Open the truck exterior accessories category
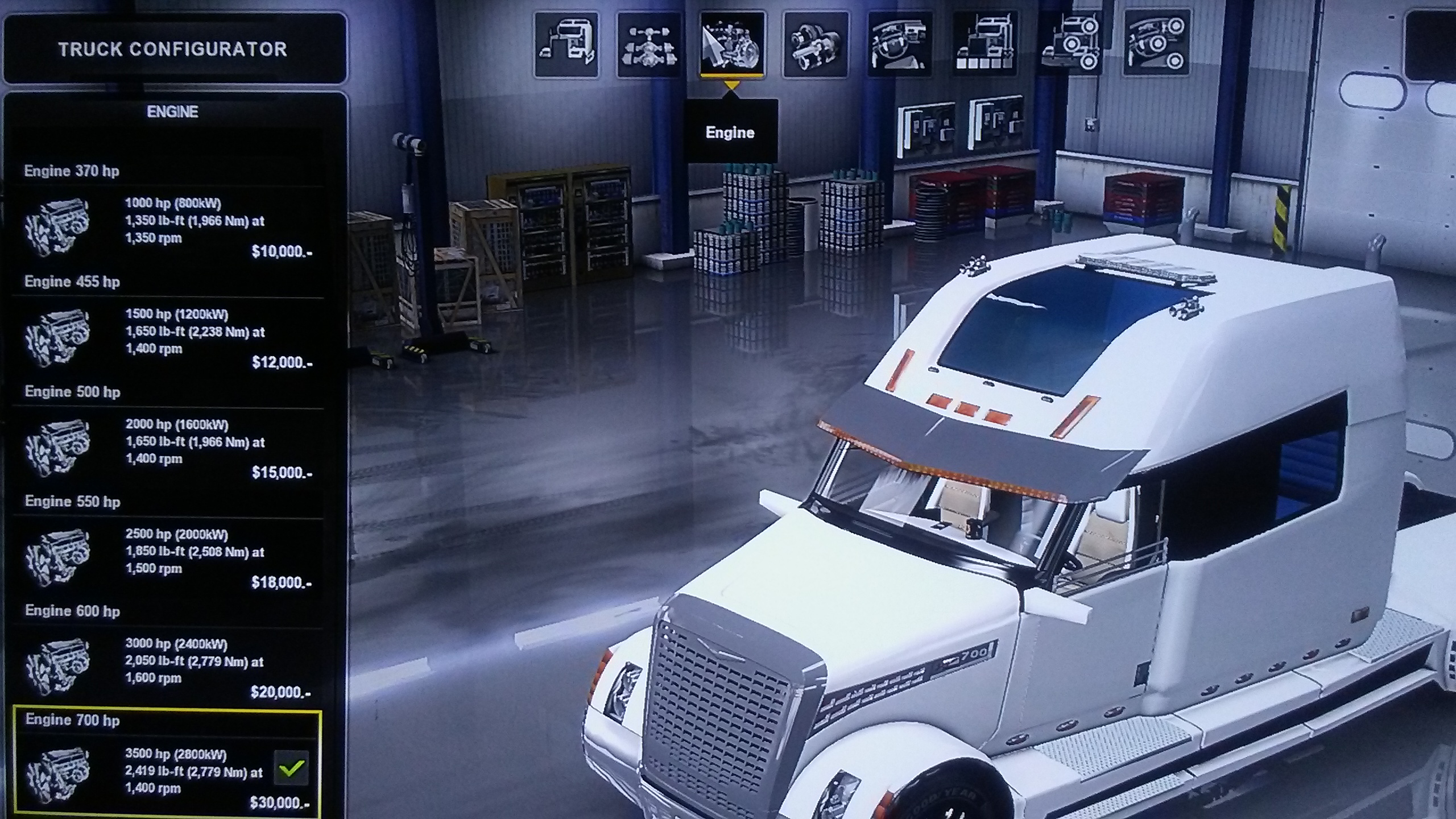This screenshot has width=1456, height=819. 1070,44
